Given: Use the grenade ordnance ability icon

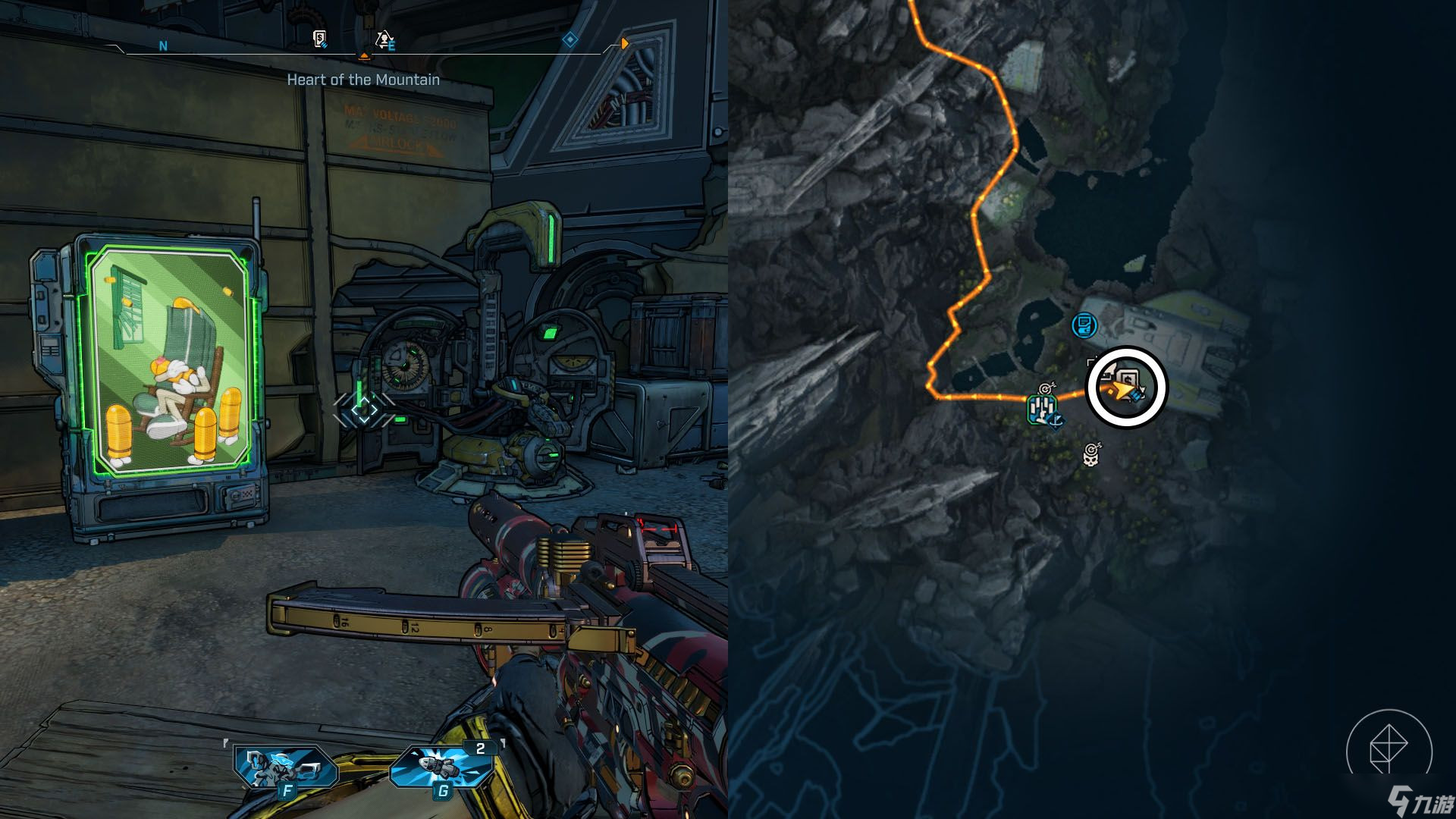Looking at the screenshot, I should 443,766.
